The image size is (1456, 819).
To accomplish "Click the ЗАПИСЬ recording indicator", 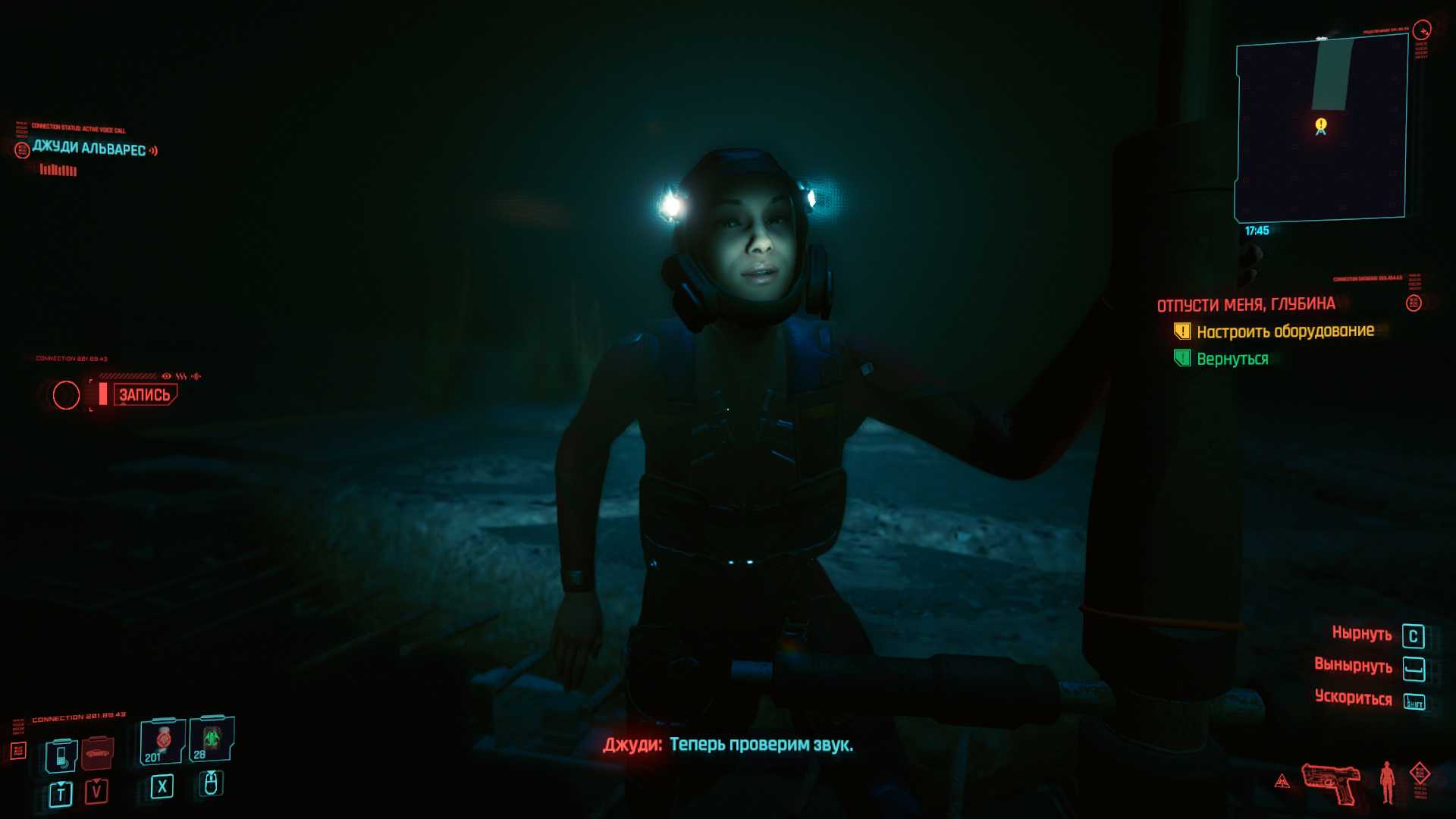I will coord(144,394).
